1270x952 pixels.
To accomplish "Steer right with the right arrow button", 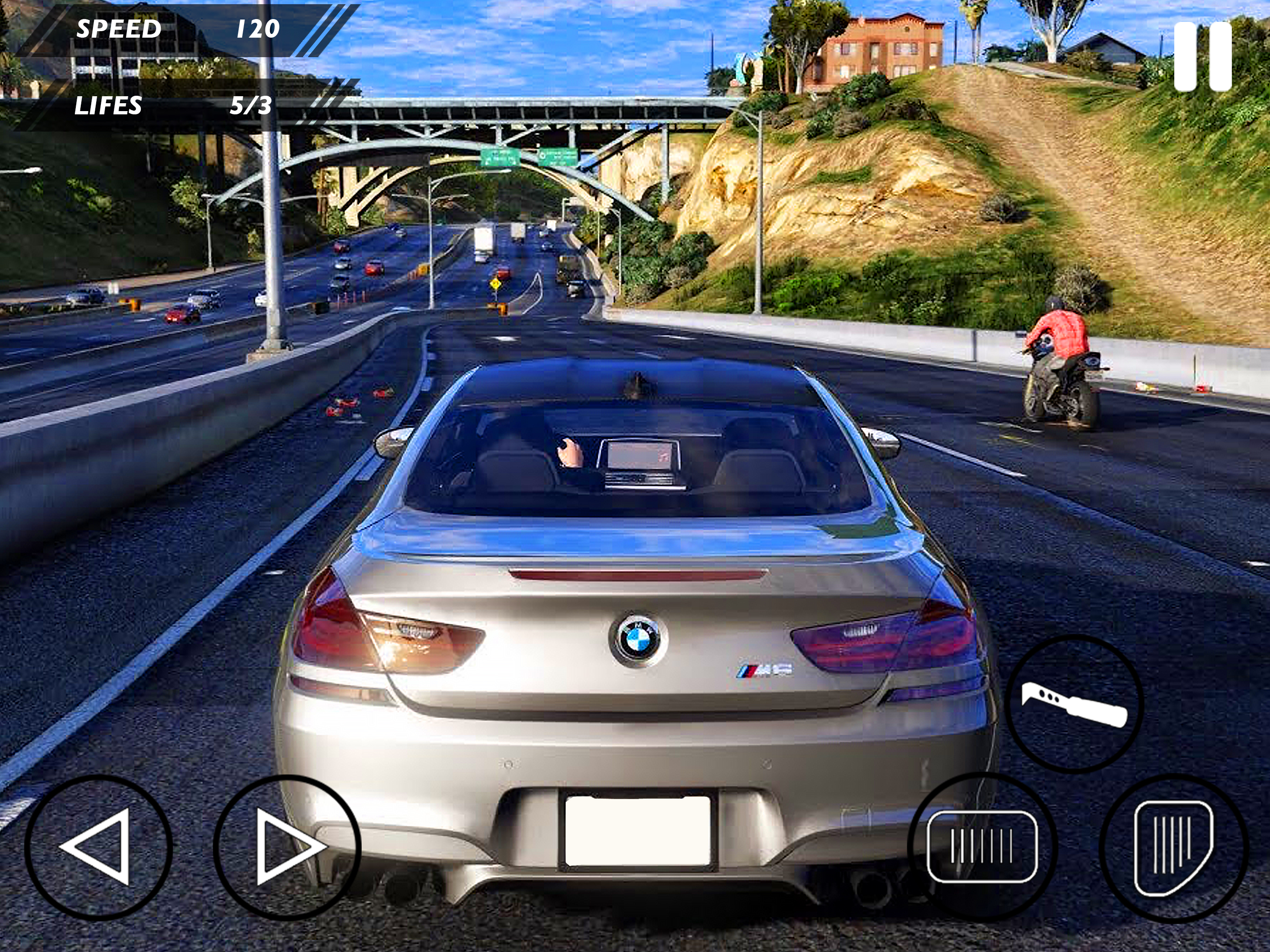I will (287, 847).
